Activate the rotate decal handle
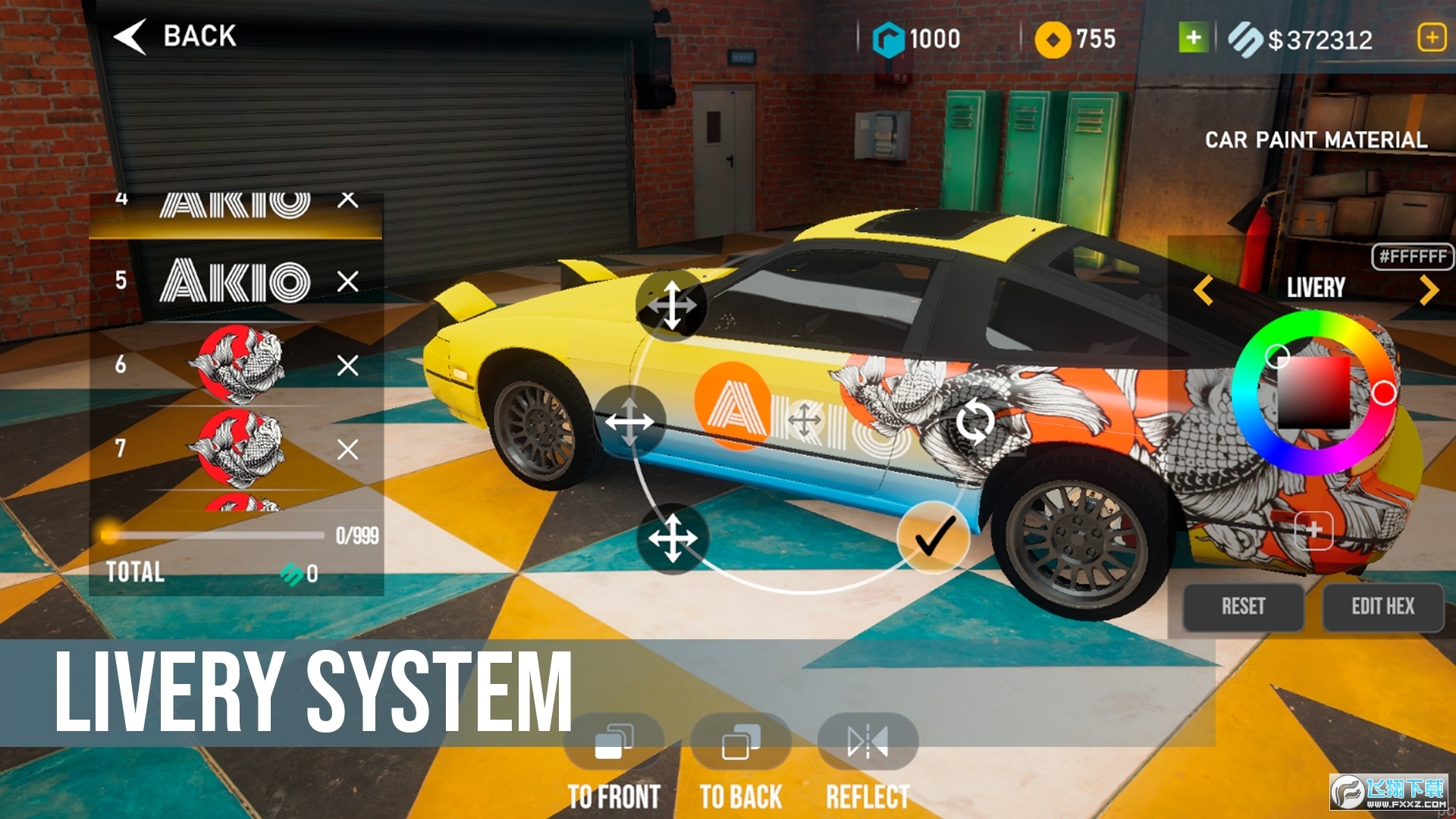The width and height of the screenshot is (1456, 819). (x=974, y=422)
